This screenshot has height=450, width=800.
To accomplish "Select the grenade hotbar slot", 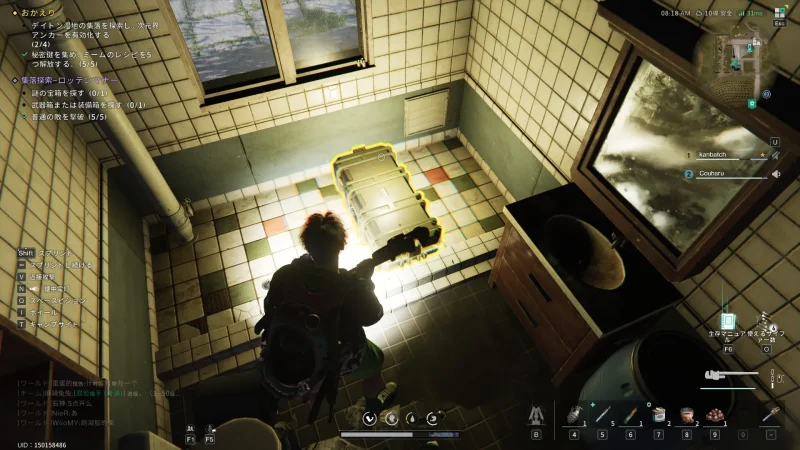I will click(x=574, y=414).
